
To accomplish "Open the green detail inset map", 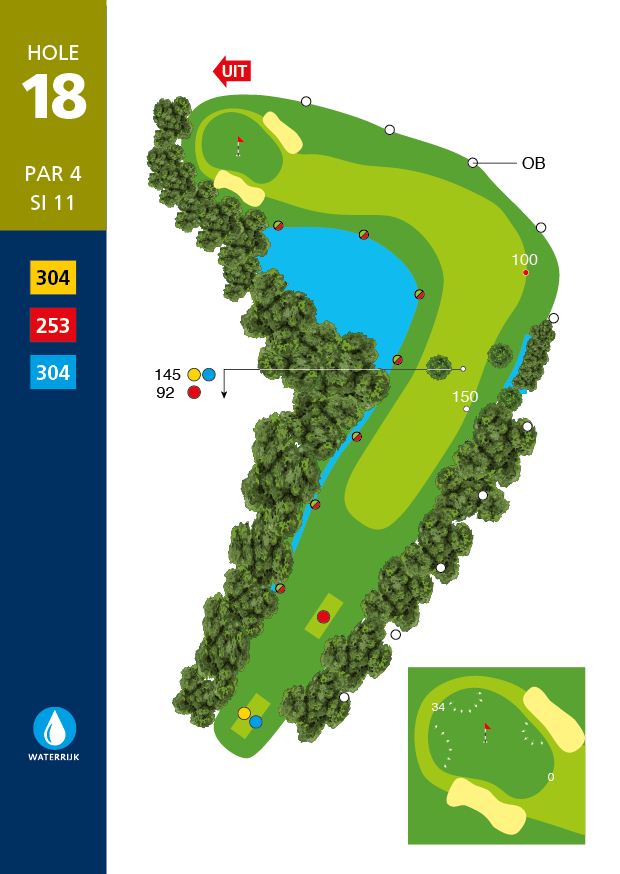I will click(x=496, y=756).
